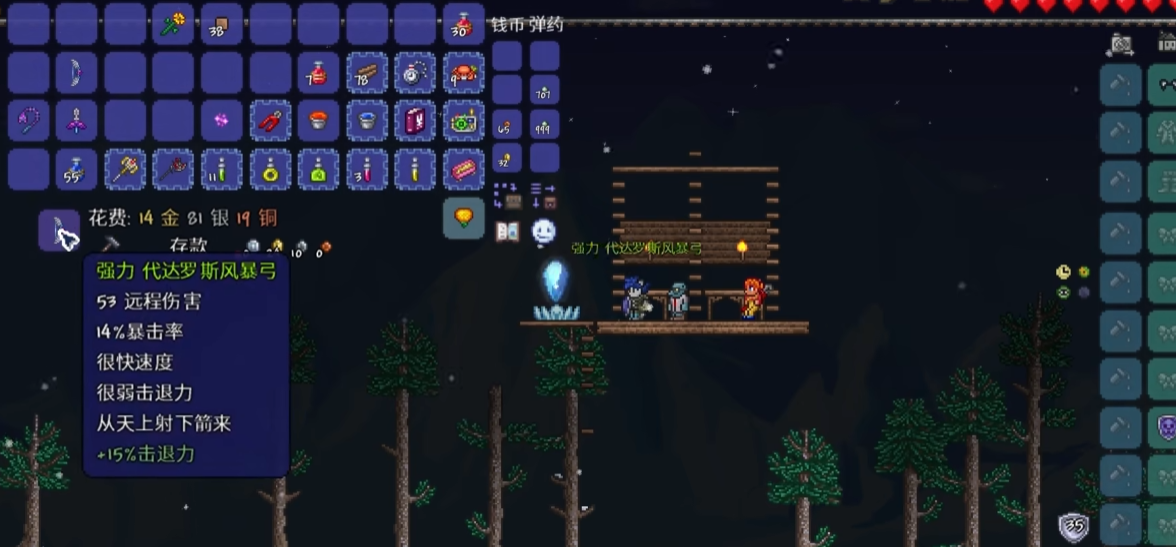Choose the red magnet item
The image size is (1176, 547).
(270, 121)
